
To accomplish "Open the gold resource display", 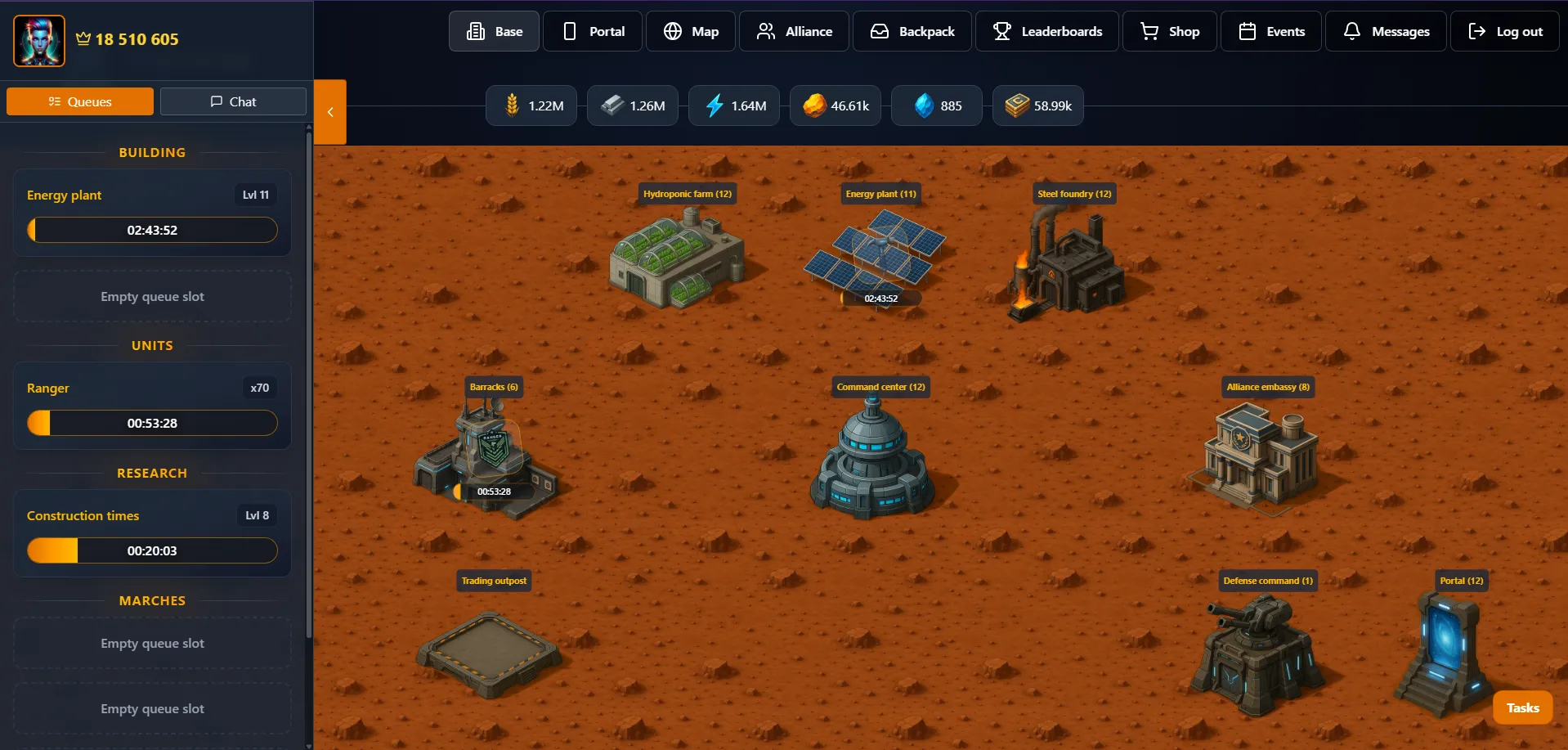I will (x=814, y=105).
